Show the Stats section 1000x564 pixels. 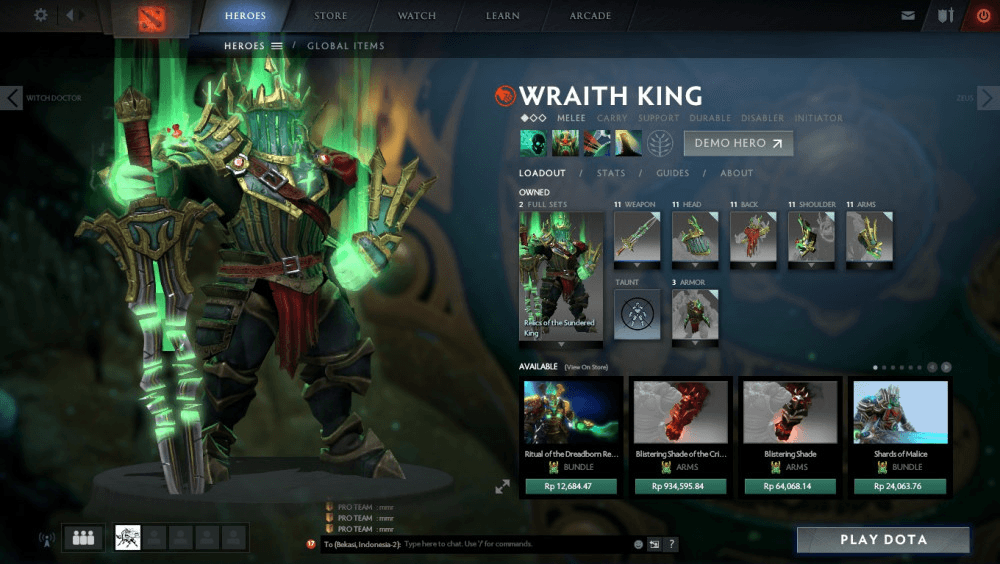611,173
